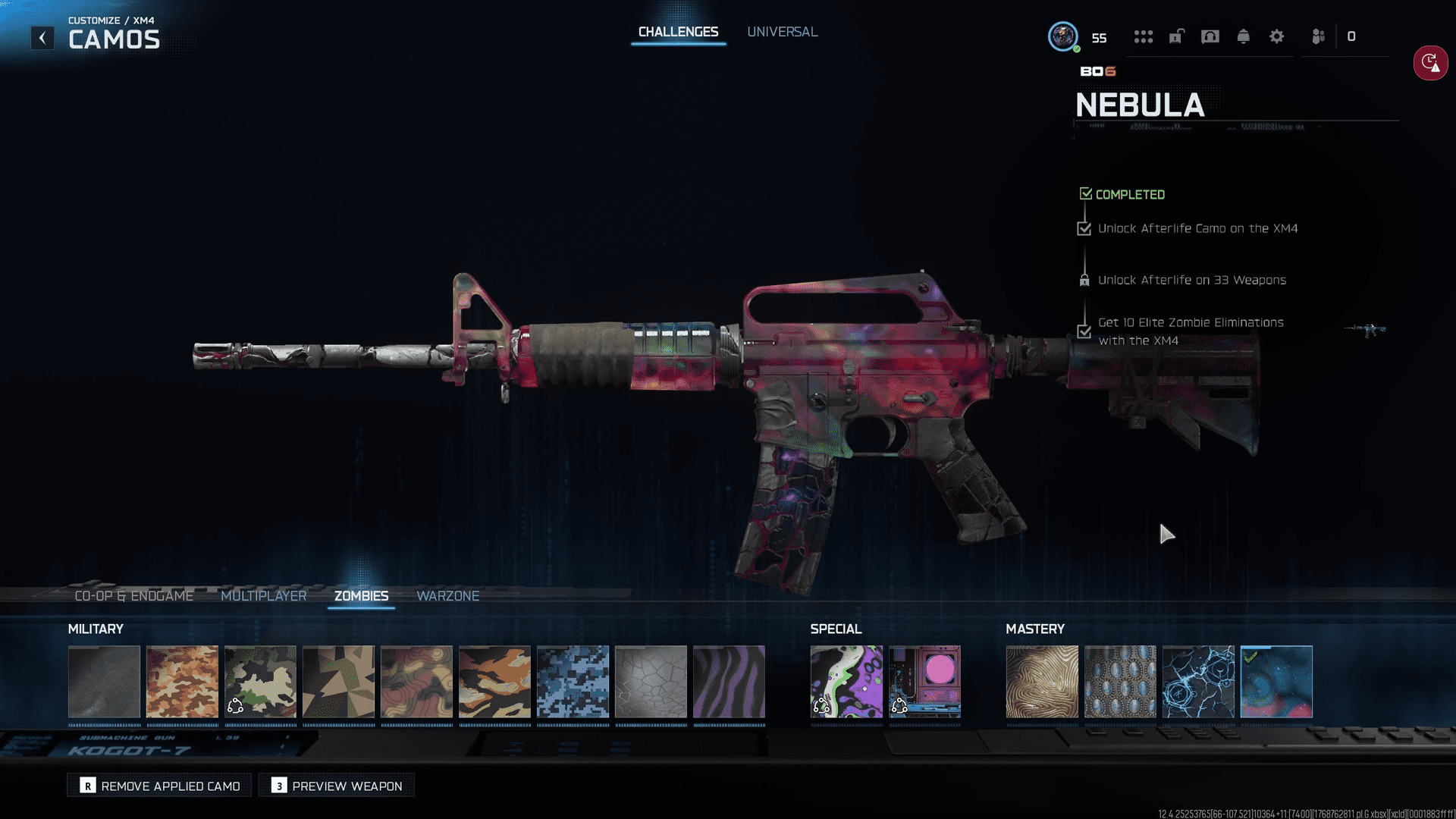Show the Warzone camo category
1456x819 pixels.
(447, 596)
